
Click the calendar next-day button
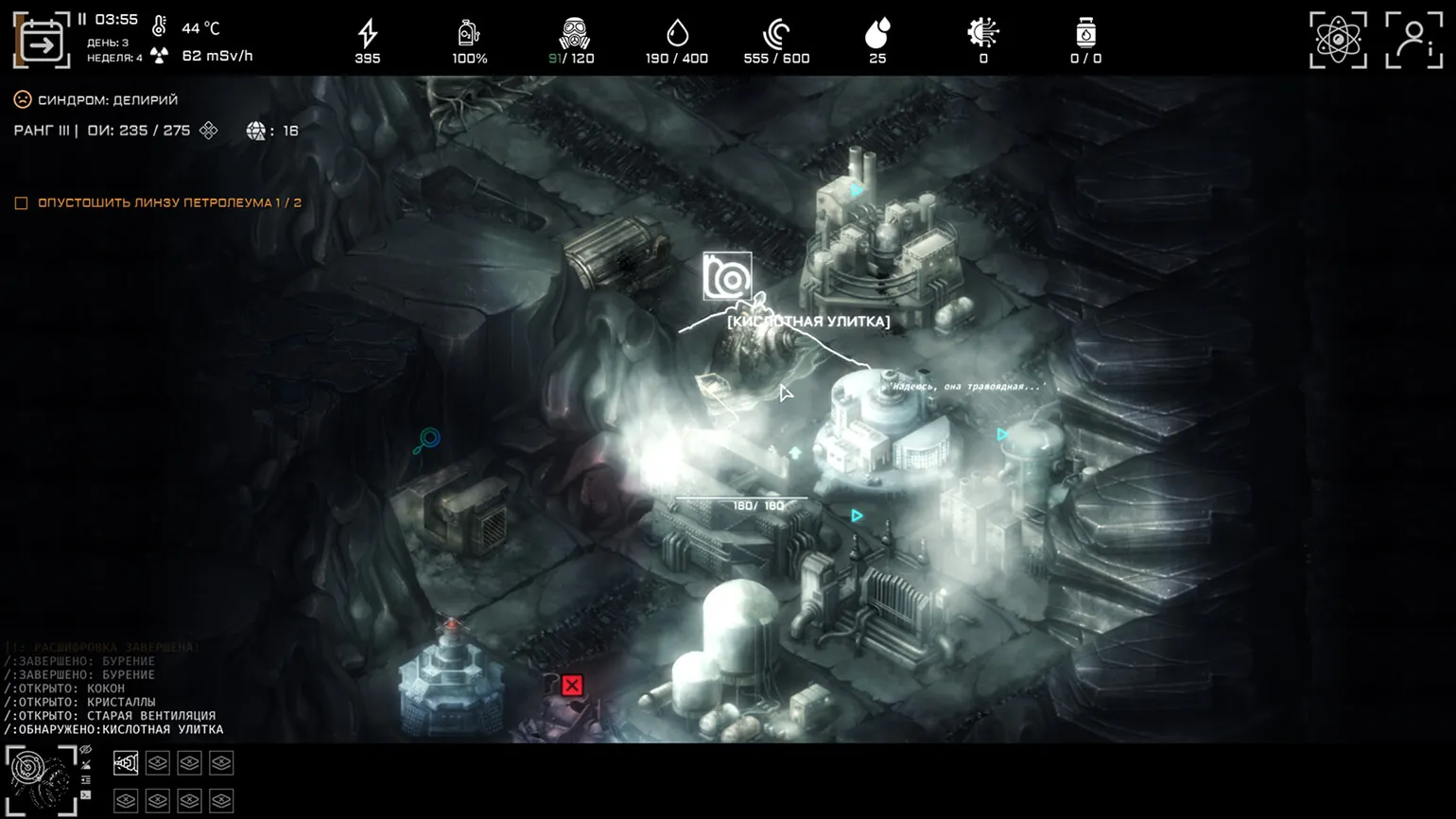42,42
